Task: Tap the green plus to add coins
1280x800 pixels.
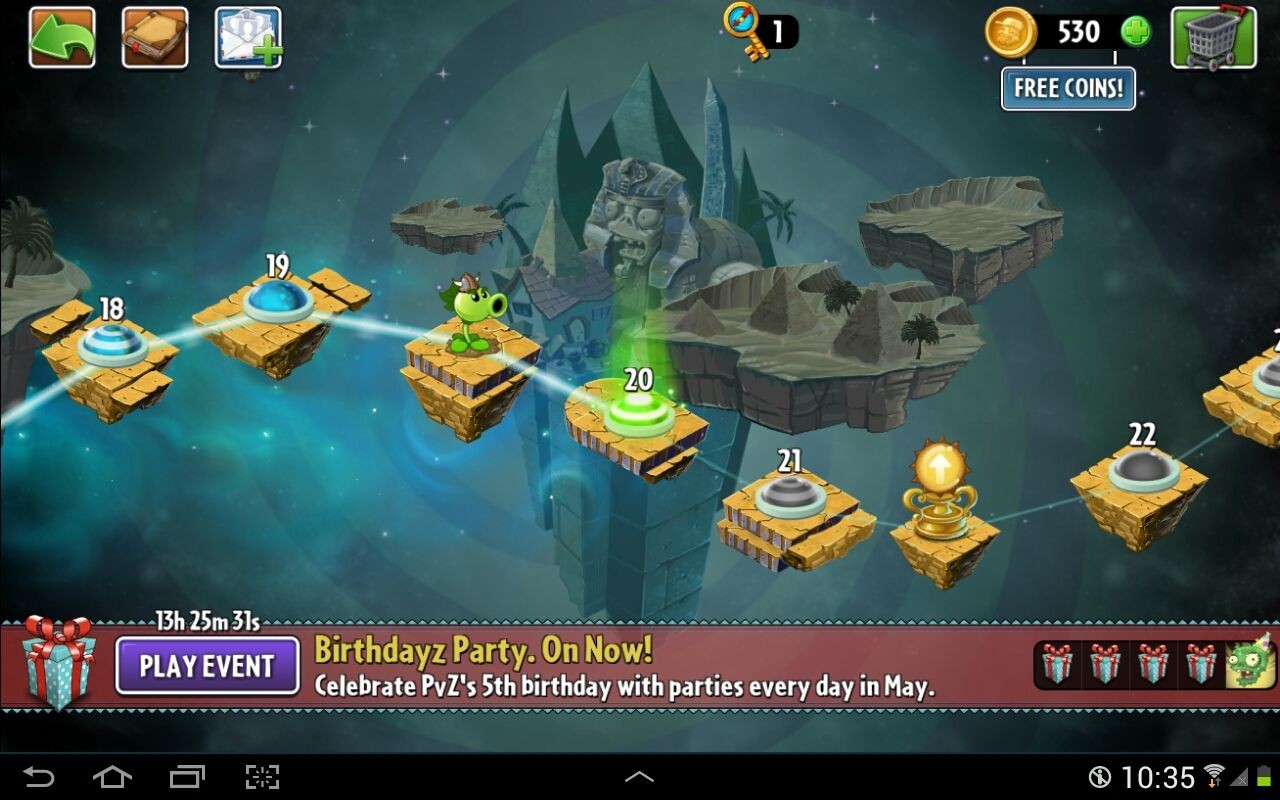Action: click(x=1135, y=32)
